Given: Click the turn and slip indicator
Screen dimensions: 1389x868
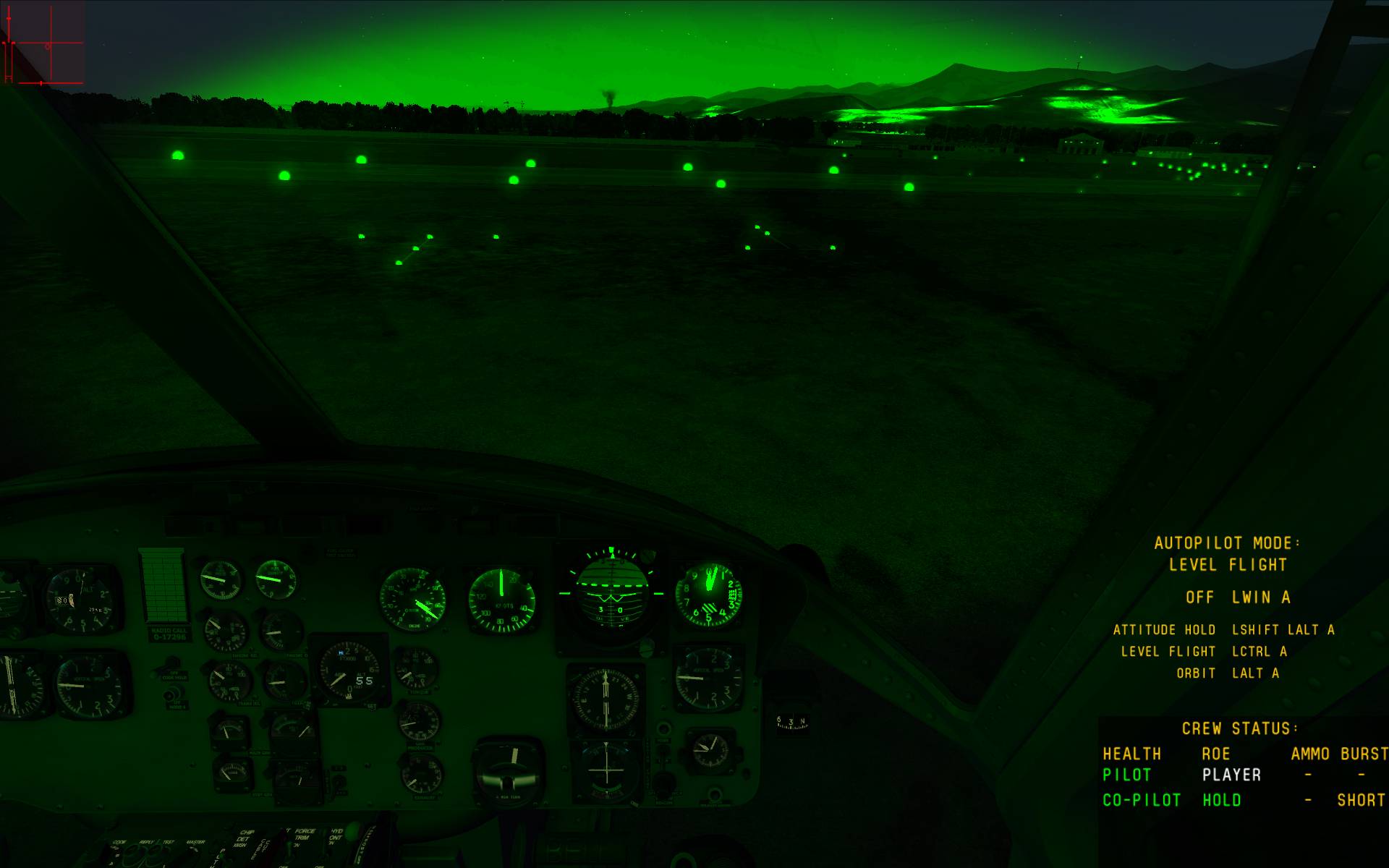Looking at the screenshot, I should [511, 771].
